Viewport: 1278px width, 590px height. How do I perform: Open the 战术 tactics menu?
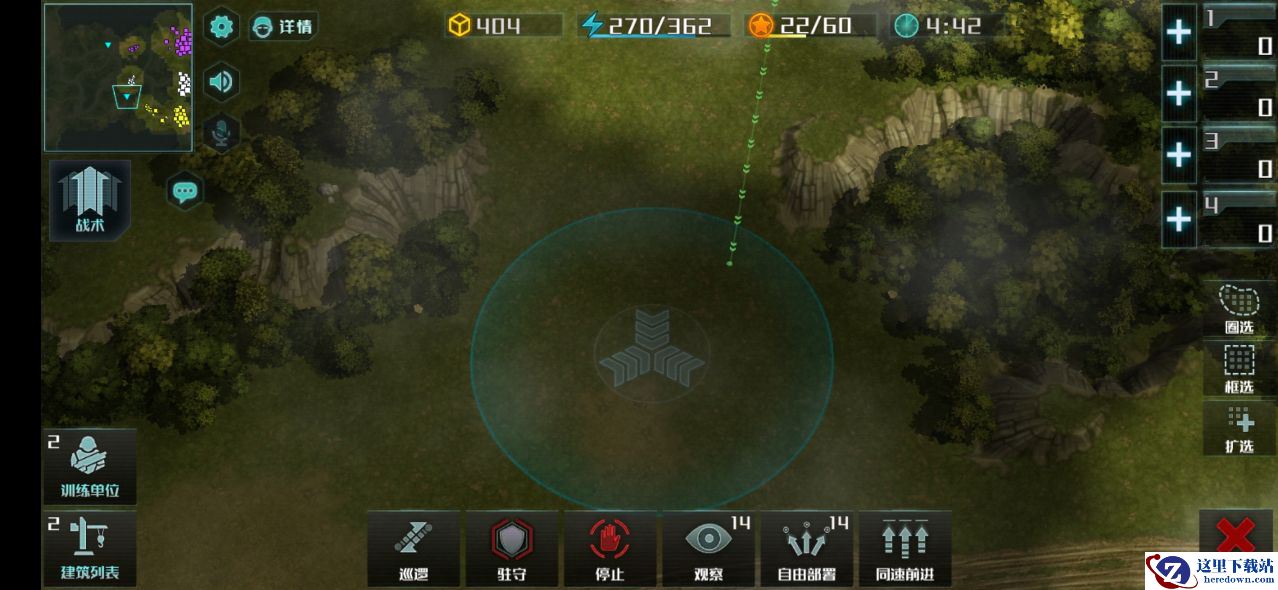tap(90, 200)
